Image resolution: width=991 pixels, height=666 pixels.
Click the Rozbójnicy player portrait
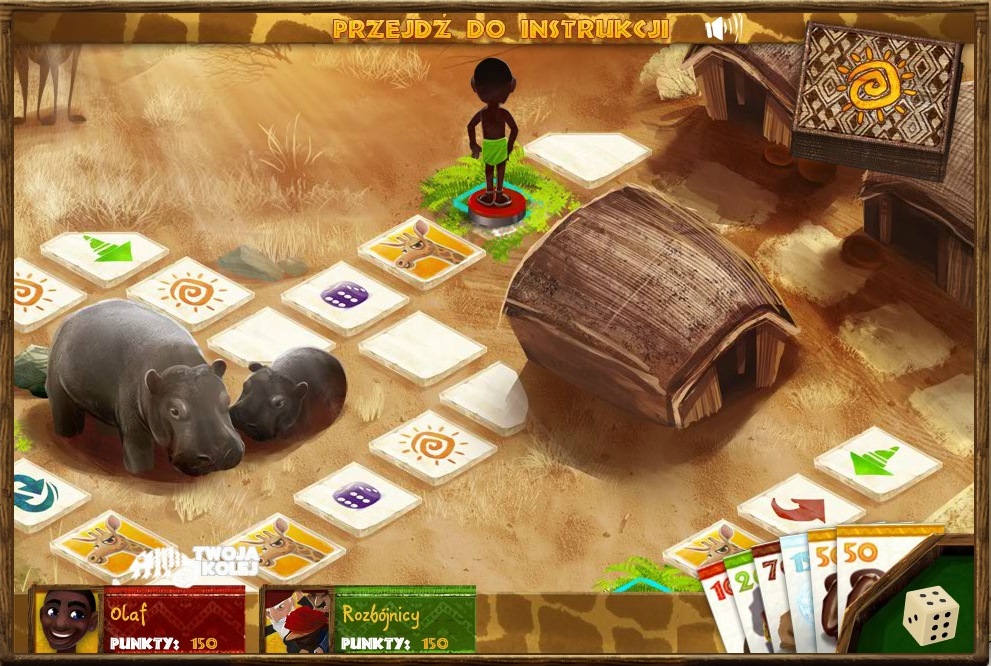click(x=297, y=620)
